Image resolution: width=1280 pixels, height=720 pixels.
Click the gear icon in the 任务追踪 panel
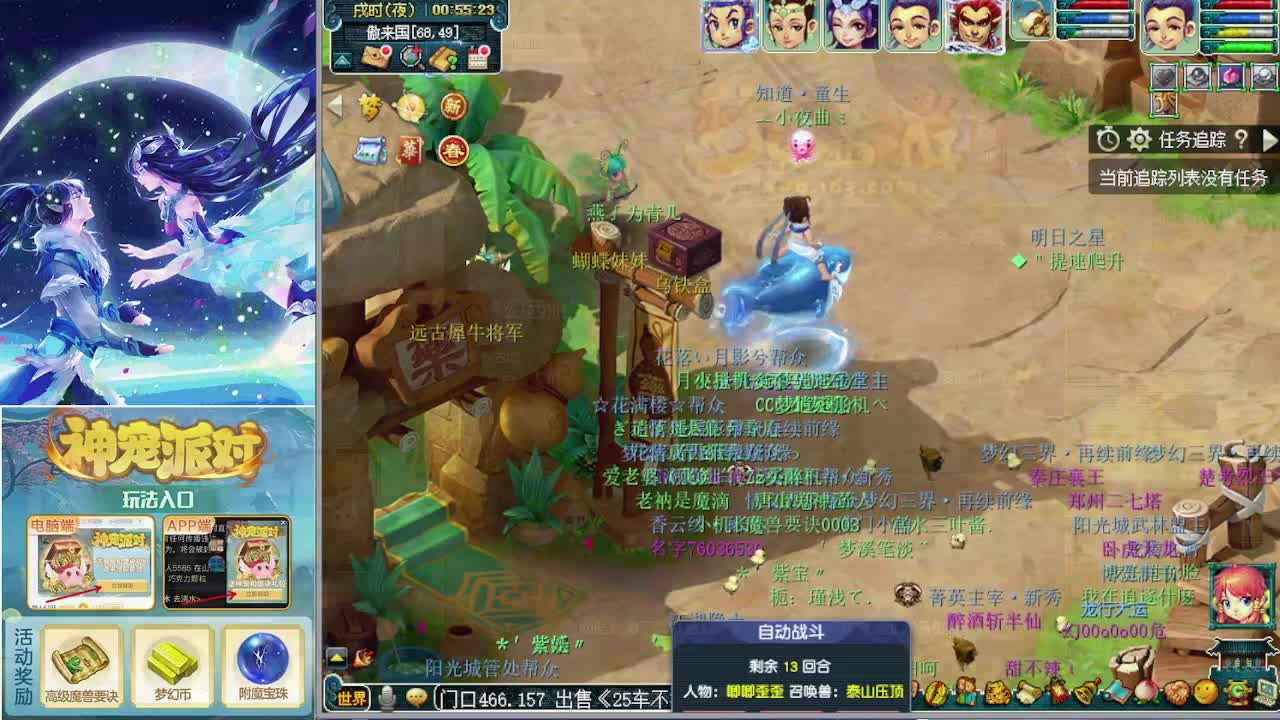tap(1138, 140)
